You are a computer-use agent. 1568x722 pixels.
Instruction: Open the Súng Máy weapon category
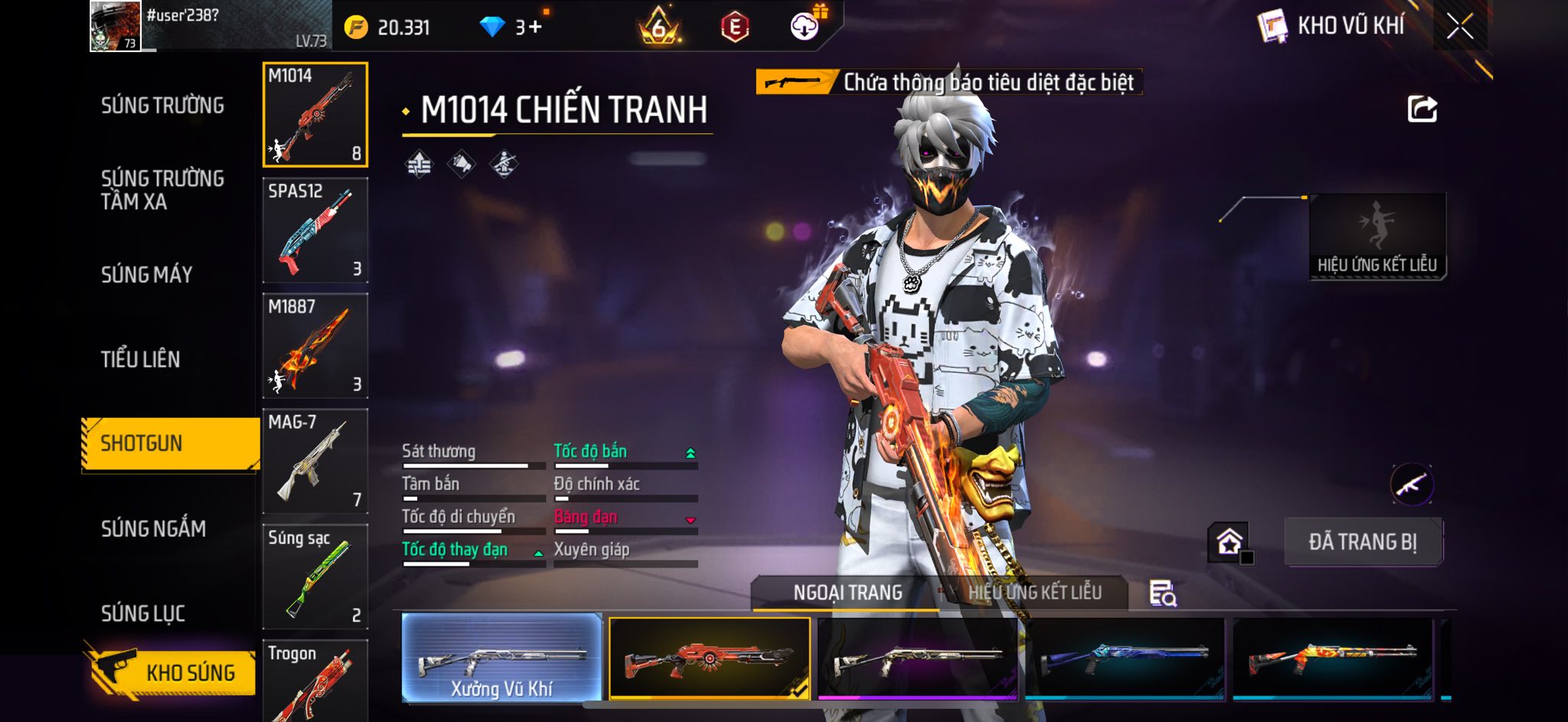146,274
